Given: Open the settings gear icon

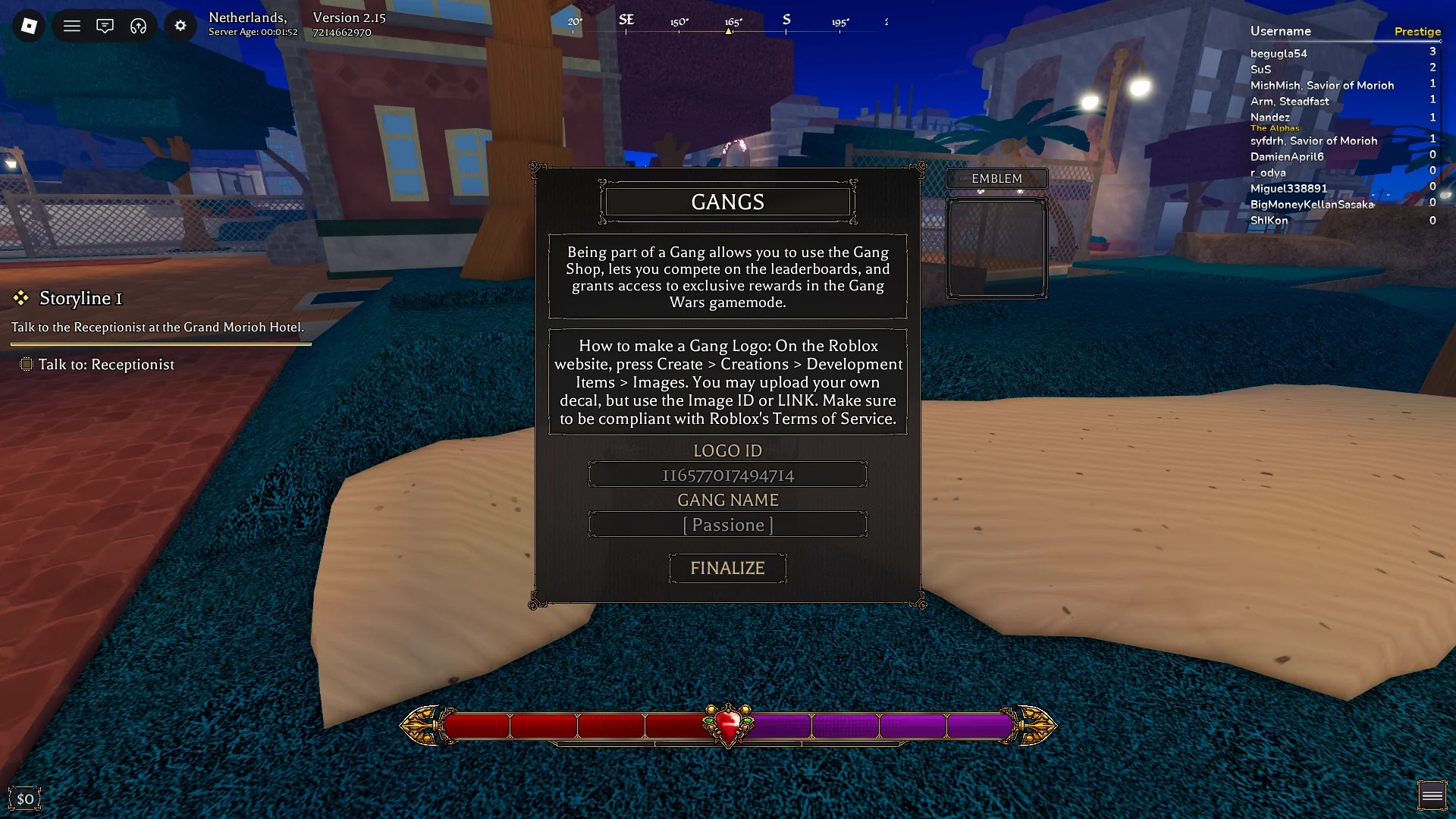Looking at the screenshot, I should point(180,25).
